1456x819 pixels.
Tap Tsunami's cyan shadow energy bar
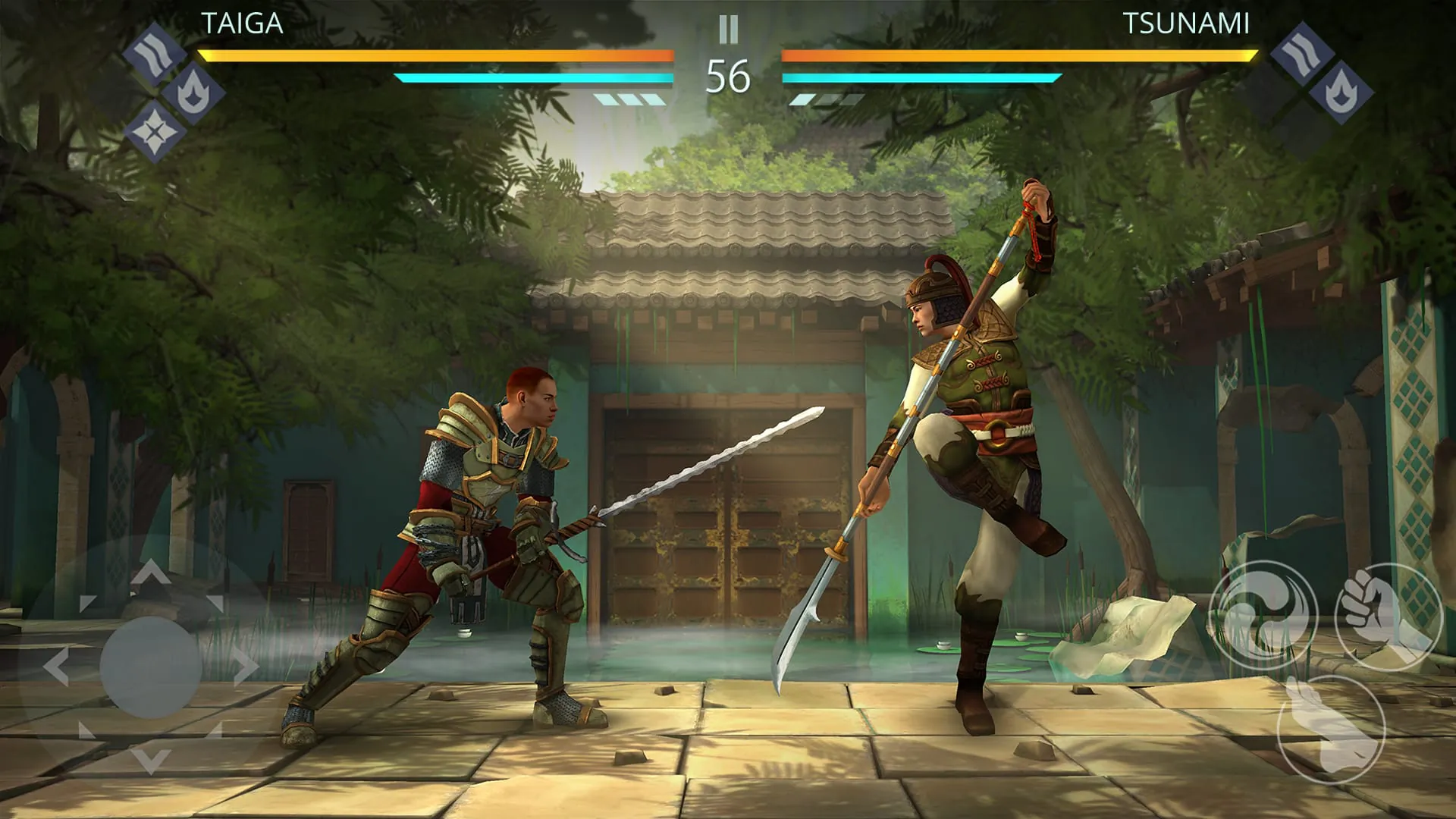coord(921,77)
